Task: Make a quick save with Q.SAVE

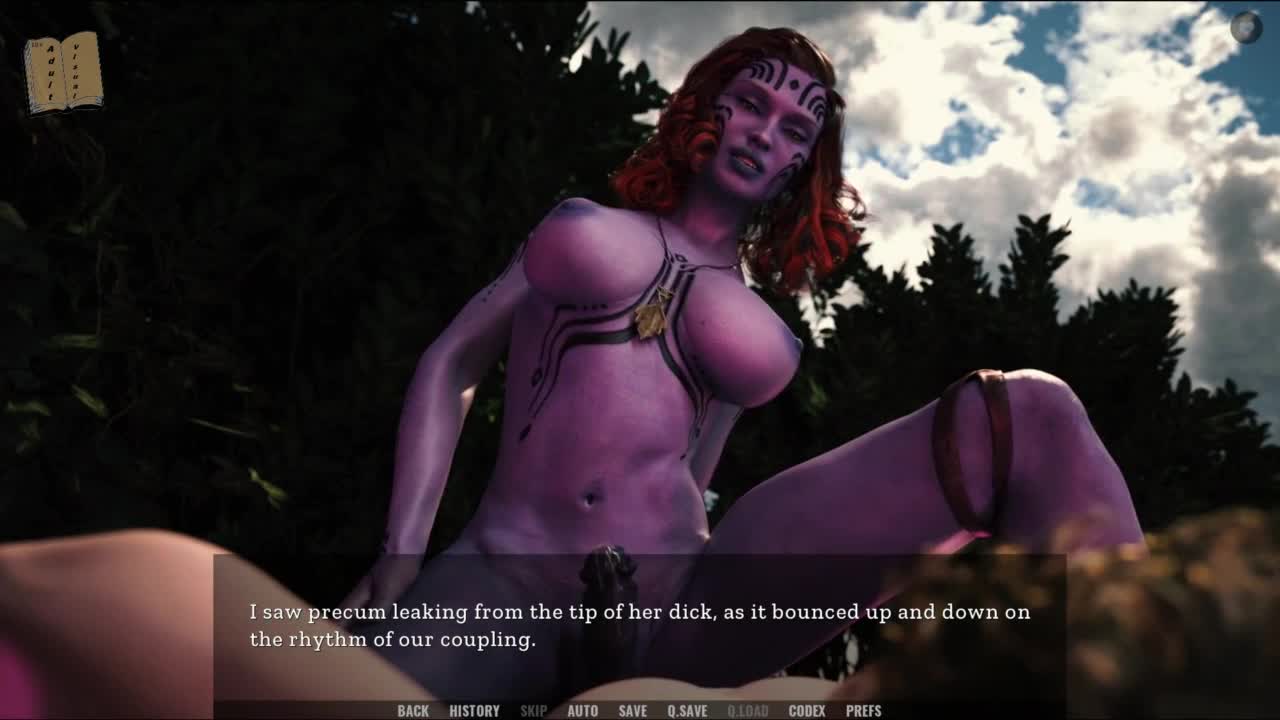Action: pyautogui.click(x=687, y=711)
